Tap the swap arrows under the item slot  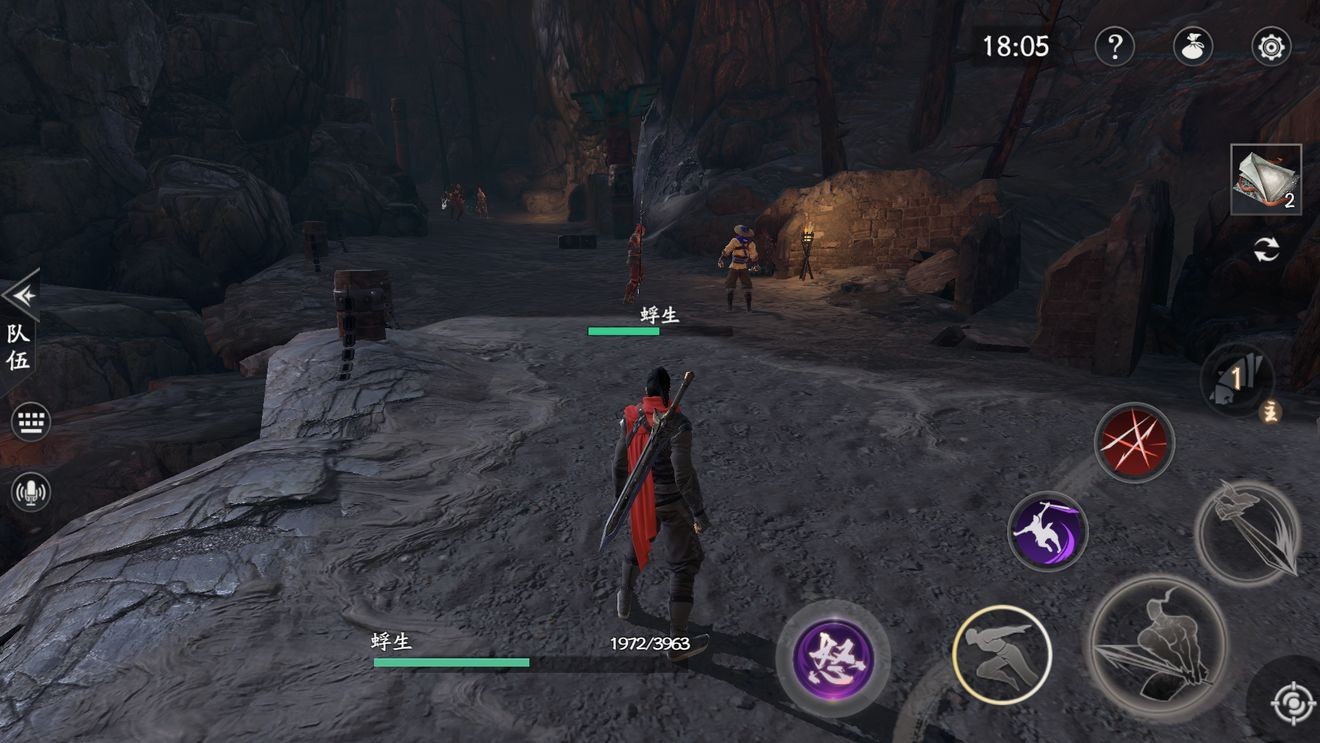1266,250
